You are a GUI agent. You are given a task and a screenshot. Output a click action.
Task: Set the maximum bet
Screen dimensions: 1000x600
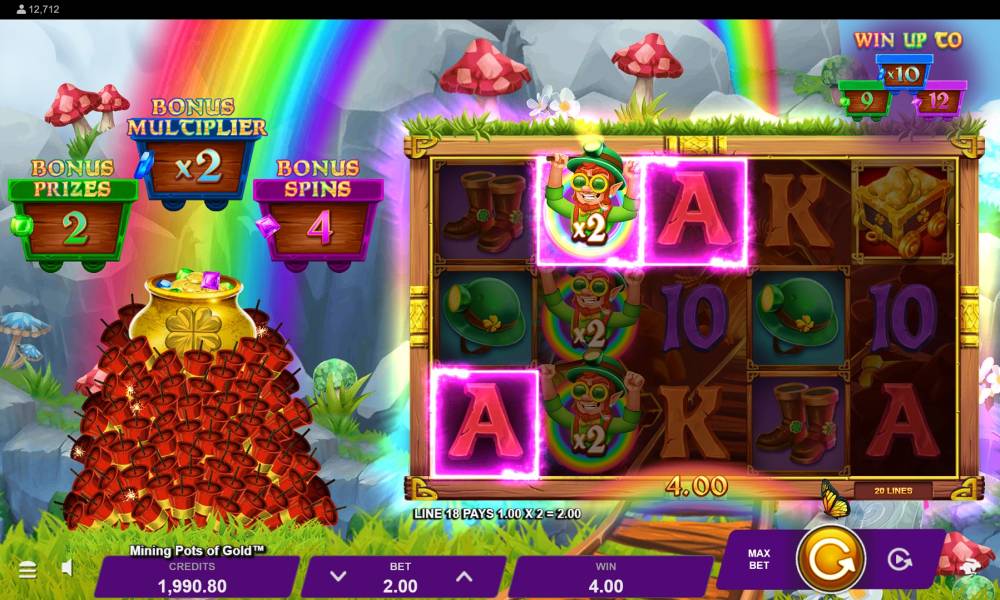(x=759, y=559)
